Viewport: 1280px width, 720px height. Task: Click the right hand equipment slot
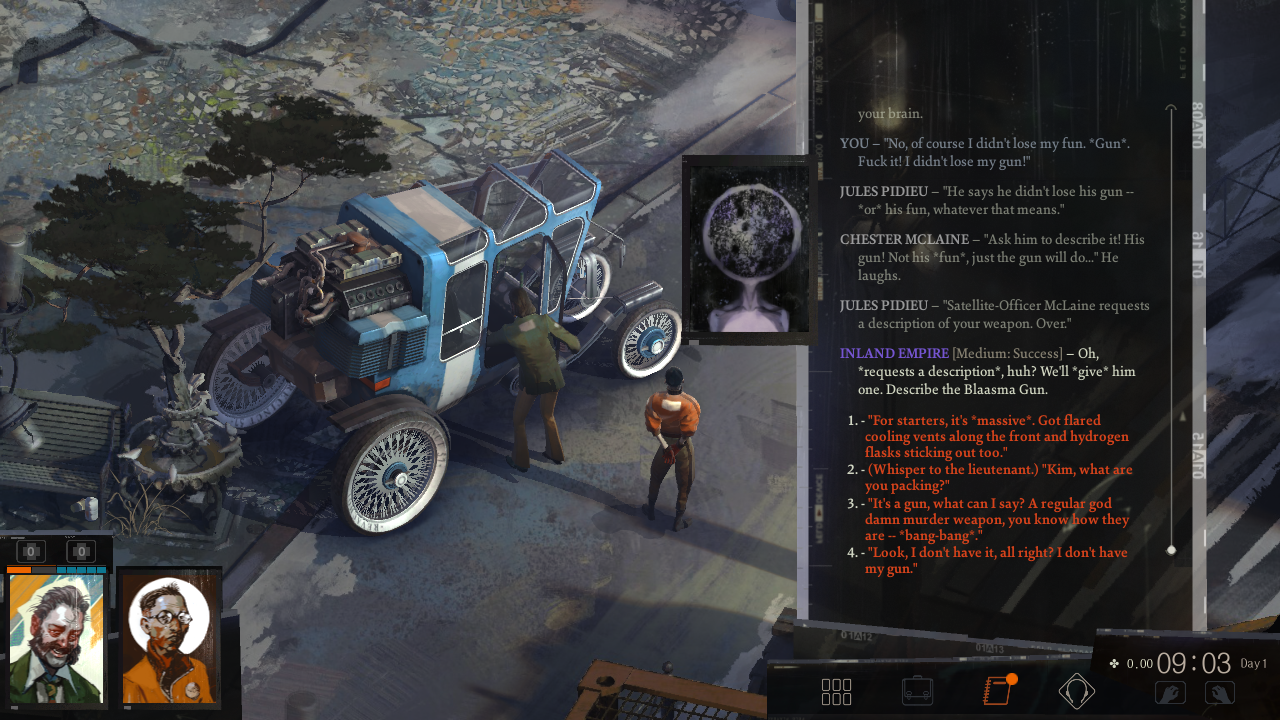click(x=1219, y=692)
